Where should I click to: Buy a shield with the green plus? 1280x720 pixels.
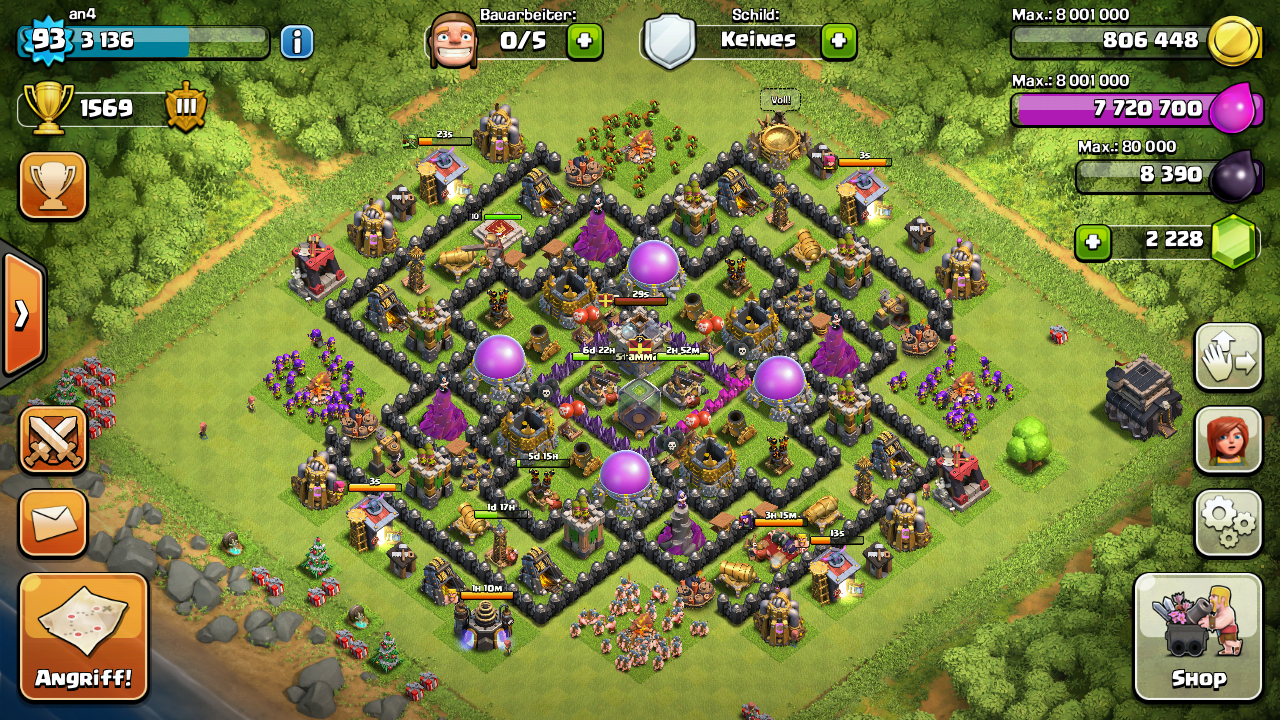(x=838, y=41)
